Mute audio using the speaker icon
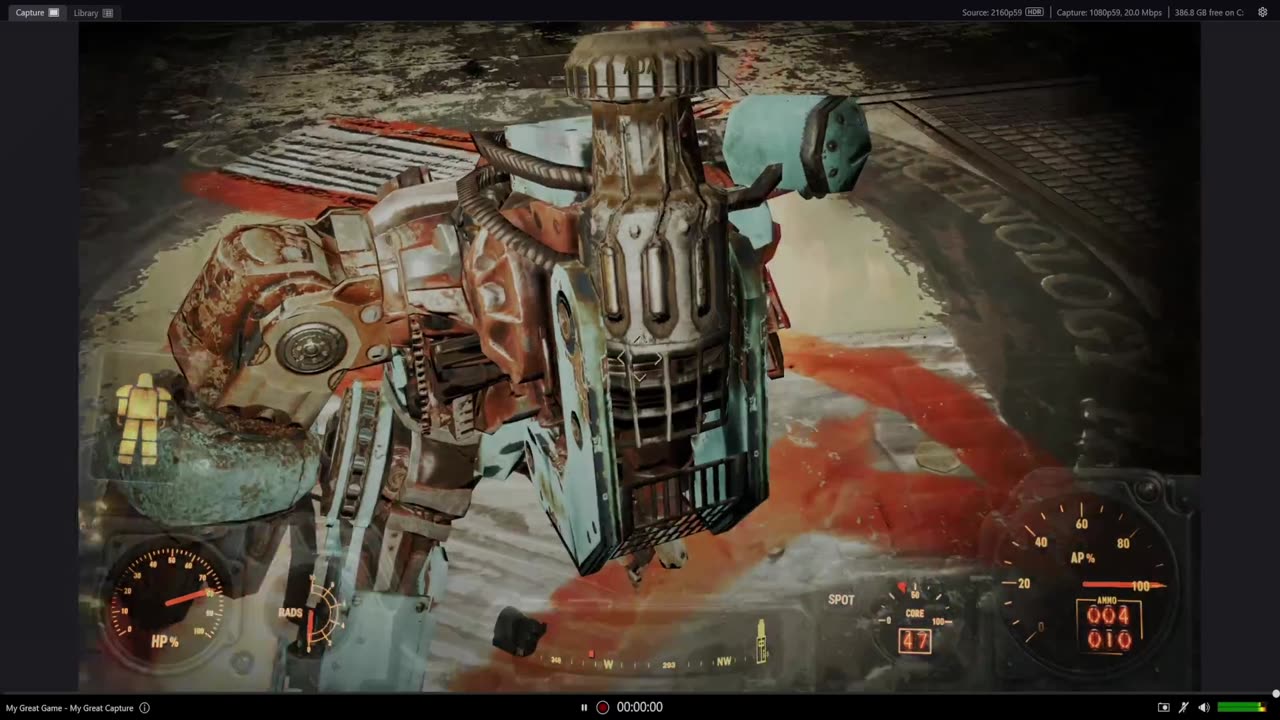 [x=1204, y=707]
